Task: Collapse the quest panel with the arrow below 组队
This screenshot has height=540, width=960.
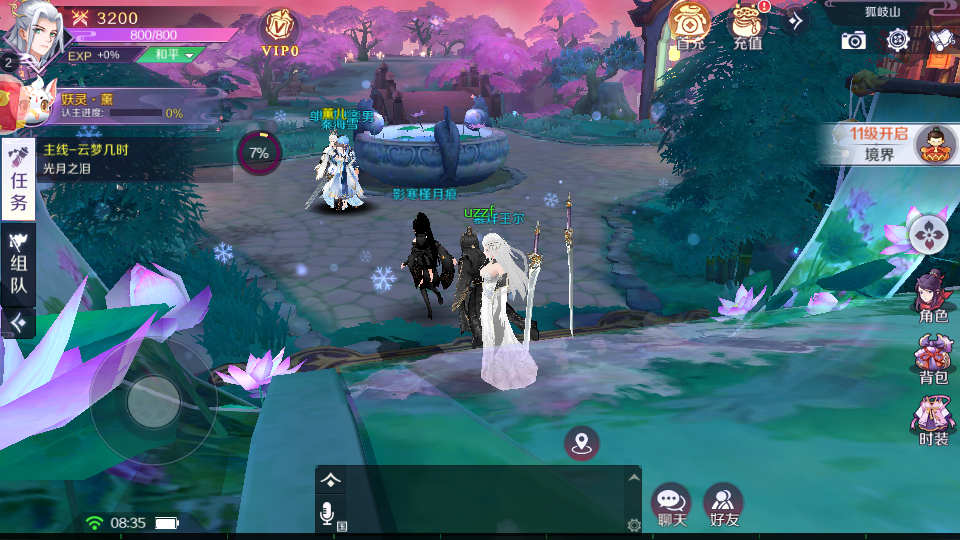Action: [18, 322]
